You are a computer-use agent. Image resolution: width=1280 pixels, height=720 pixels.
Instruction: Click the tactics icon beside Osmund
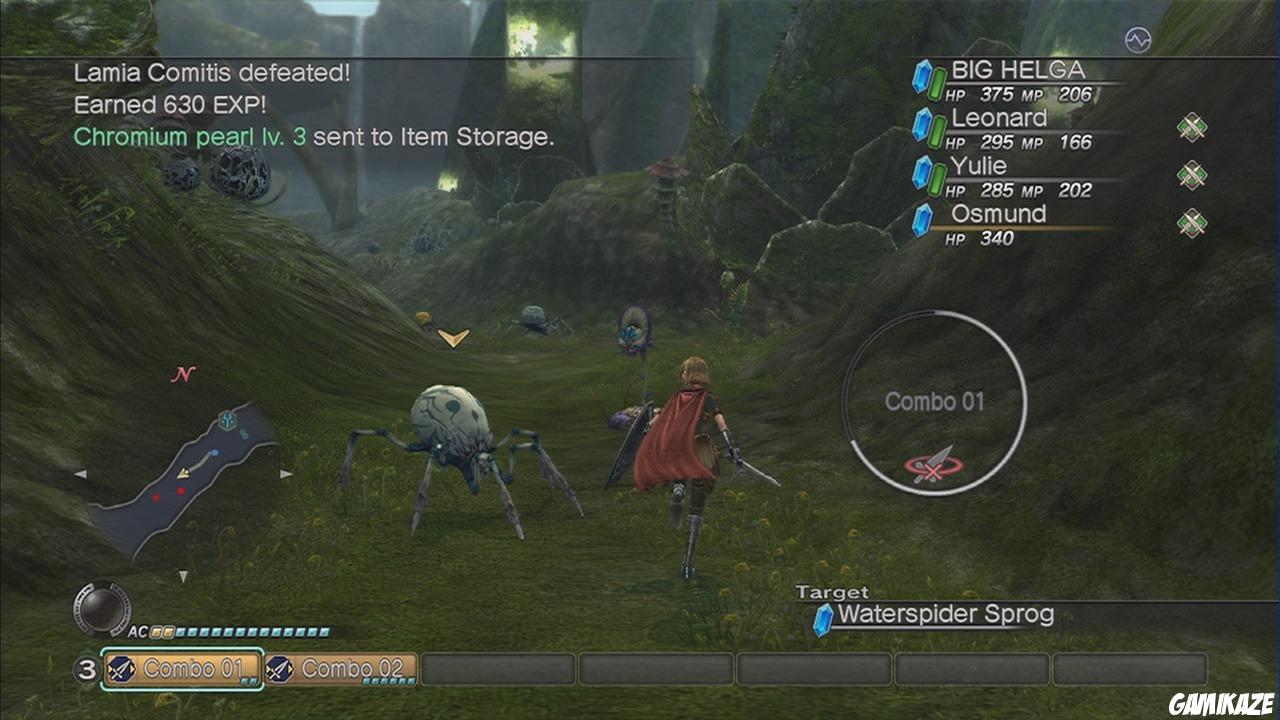pos(1191,223)
